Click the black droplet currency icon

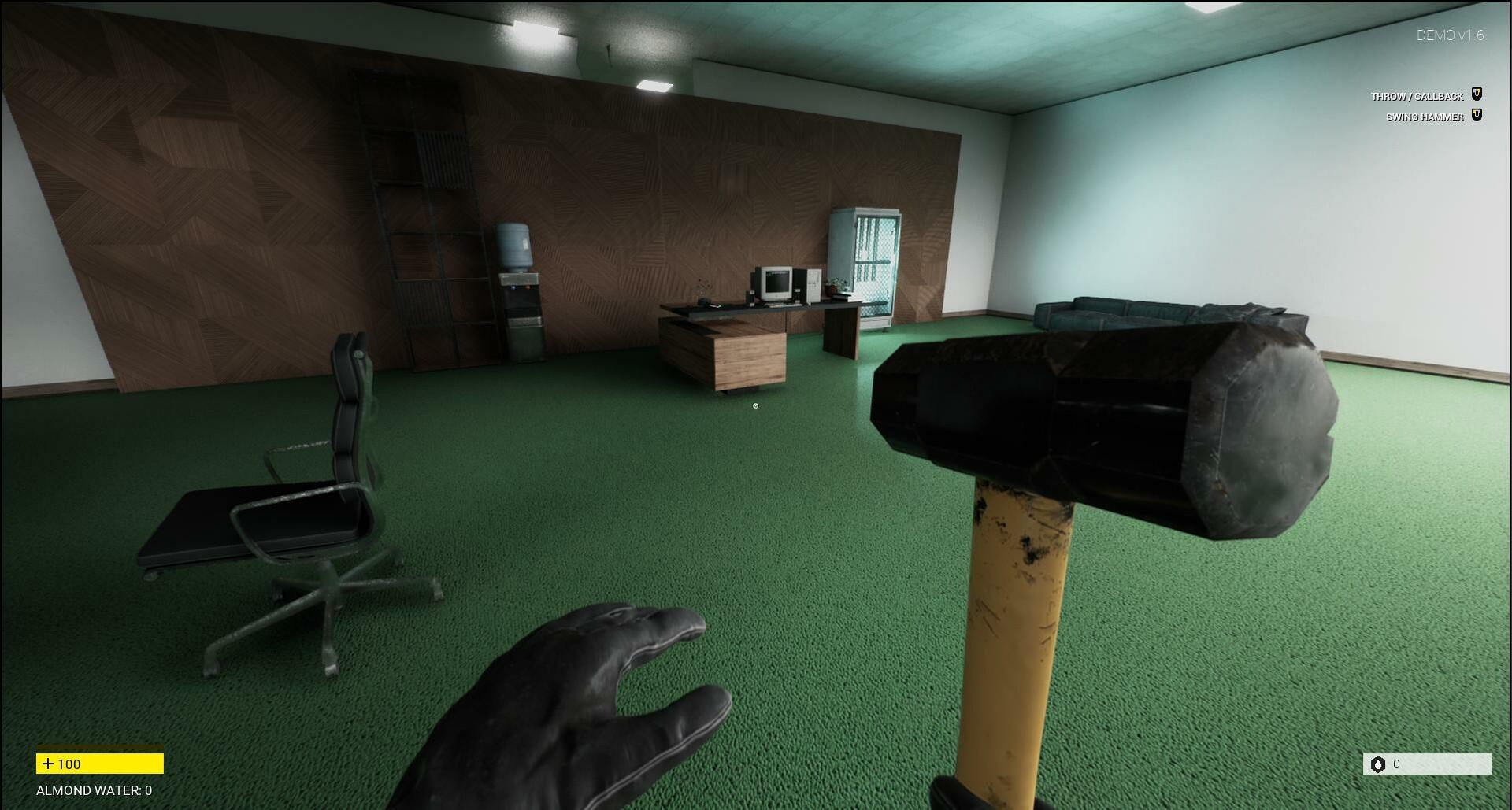1378,764
